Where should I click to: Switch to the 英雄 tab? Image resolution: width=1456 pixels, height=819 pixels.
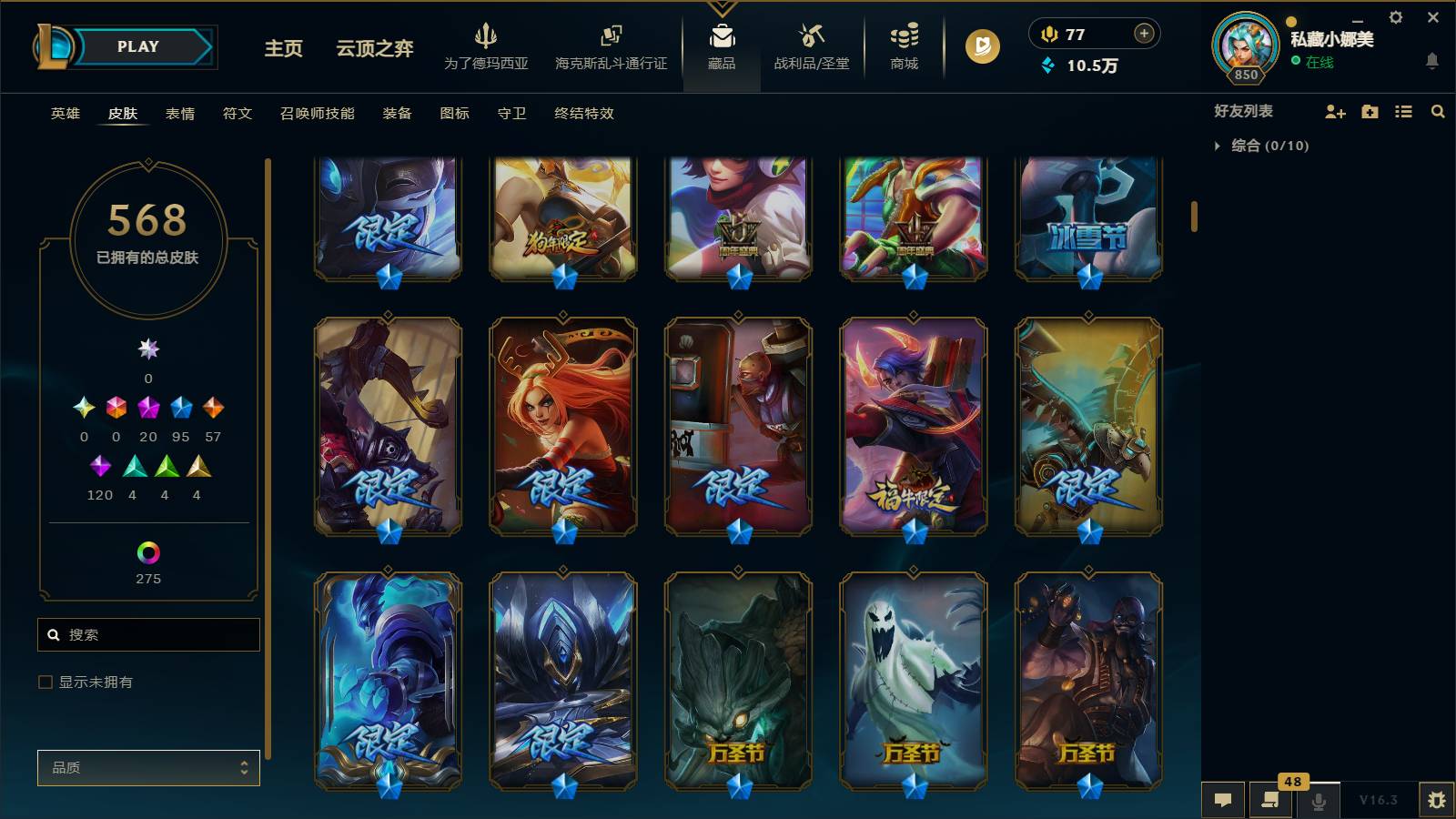64,114
